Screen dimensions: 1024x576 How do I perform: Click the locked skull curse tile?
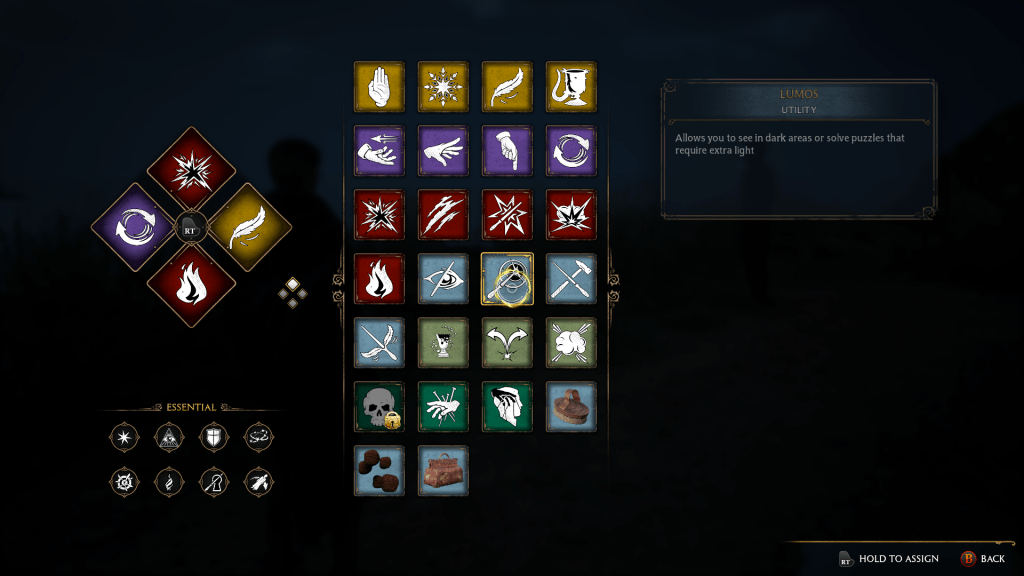point(379,406)
